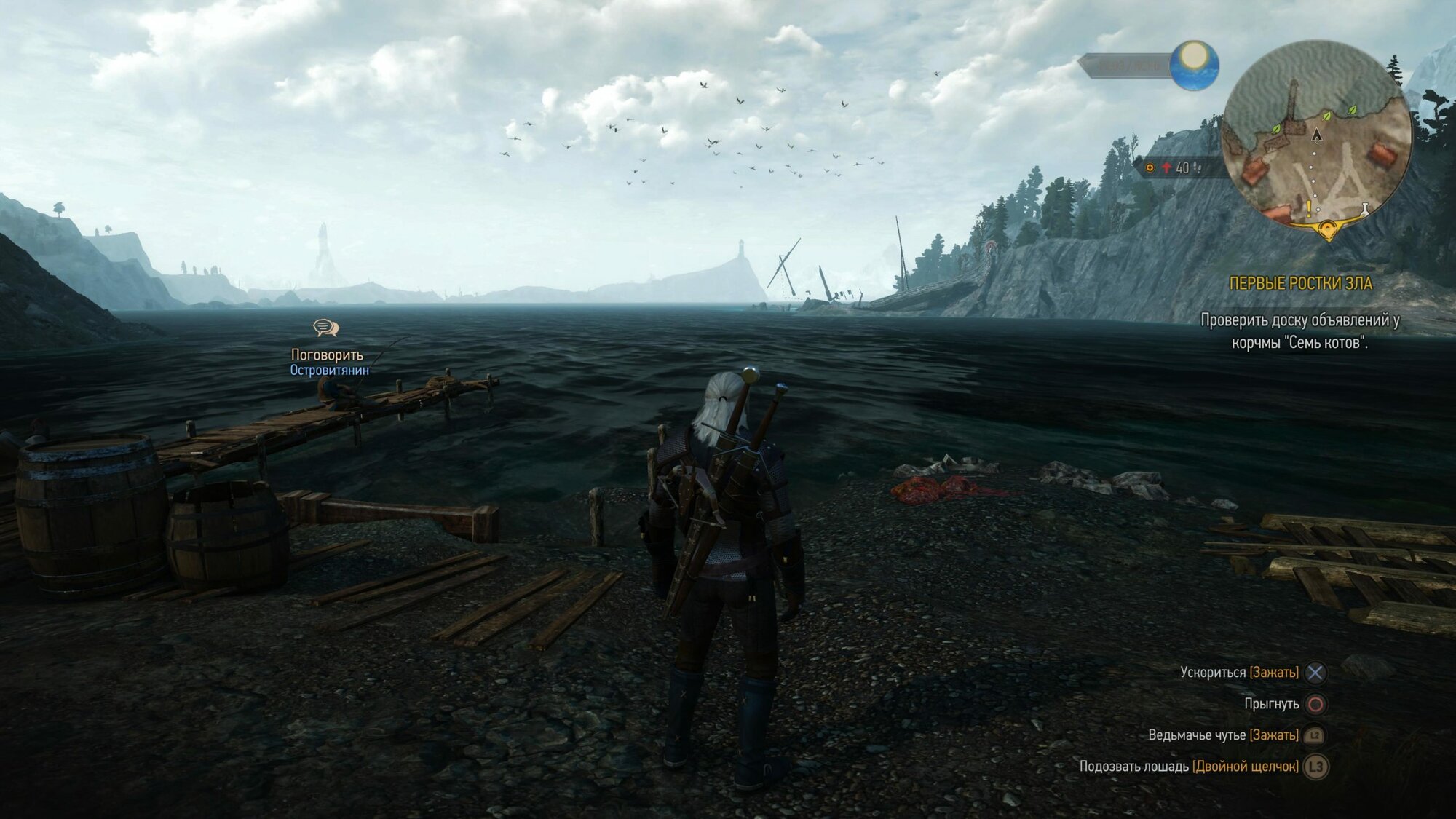1456x819 pixels.
Task: Click the black player arrow on minimap
Action: coord(1316,135)
